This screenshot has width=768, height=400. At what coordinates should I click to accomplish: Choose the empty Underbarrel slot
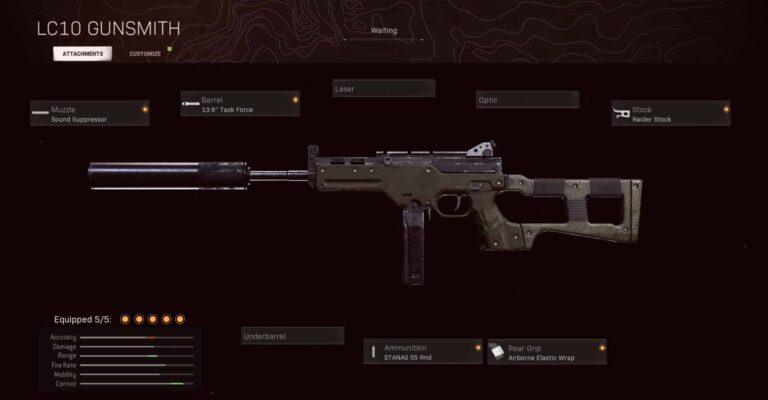click(292, 337)
